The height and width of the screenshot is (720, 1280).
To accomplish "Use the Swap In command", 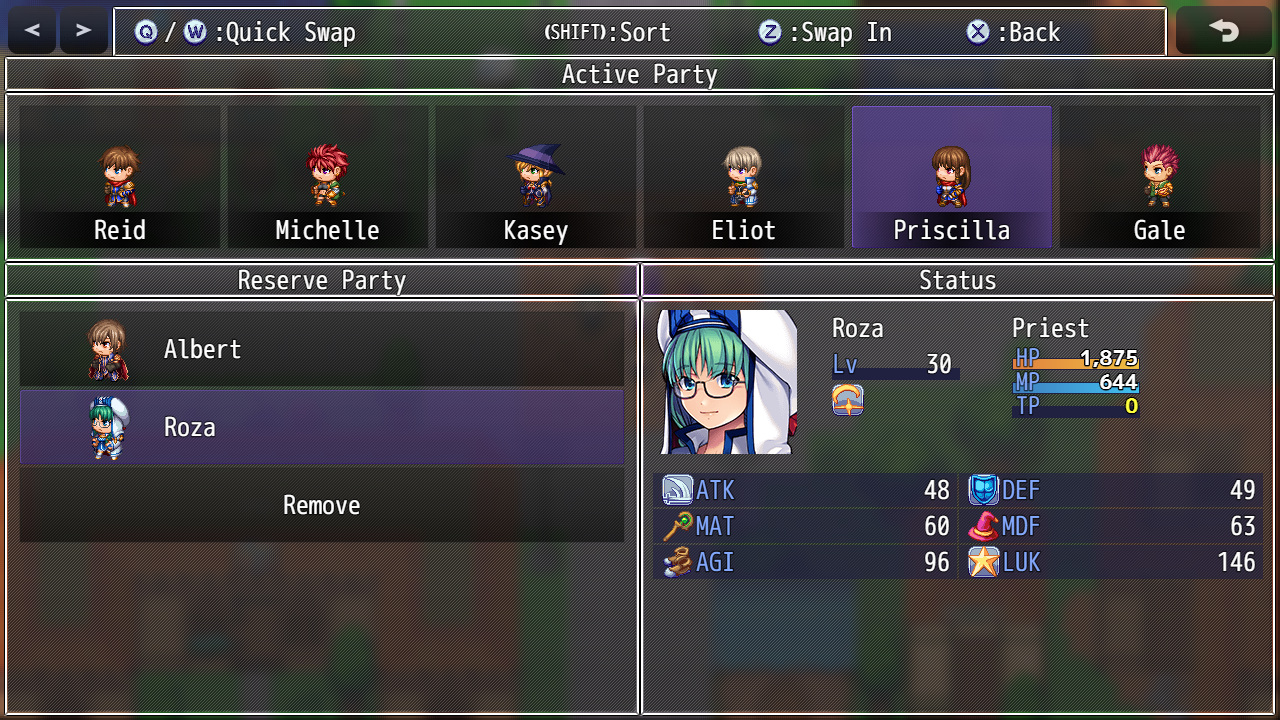I will (825, 33).
